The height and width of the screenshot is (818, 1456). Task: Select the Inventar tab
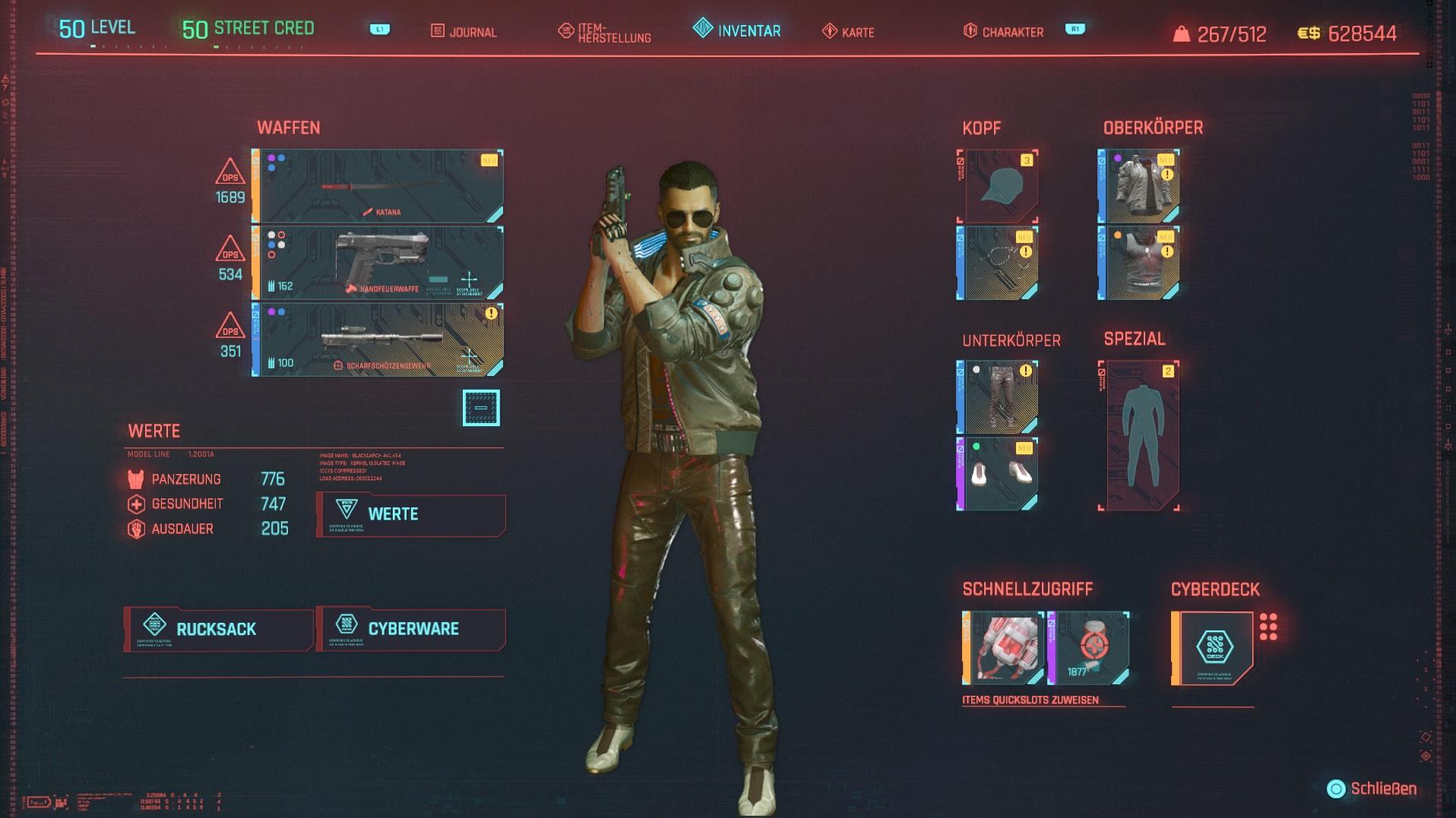pos(737,30)
